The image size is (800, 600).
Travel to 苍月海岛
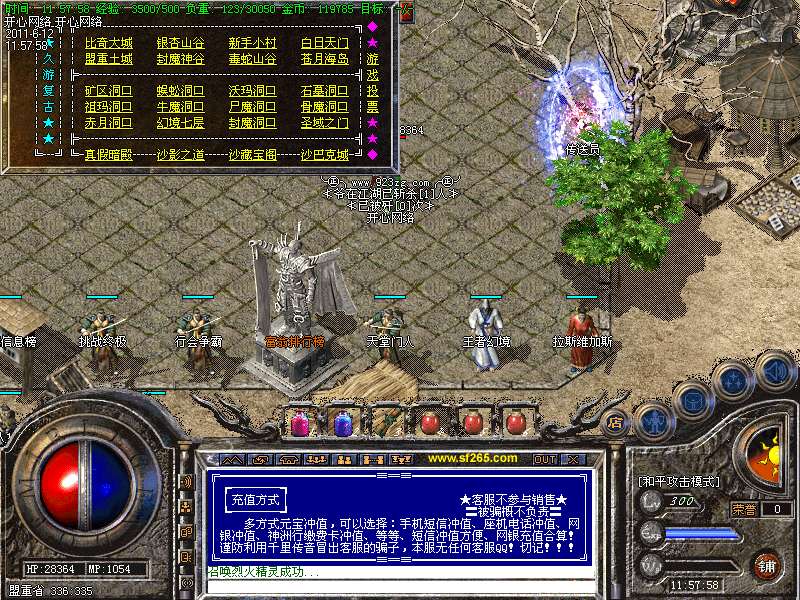pyautogui.click(x=324, y=59)
